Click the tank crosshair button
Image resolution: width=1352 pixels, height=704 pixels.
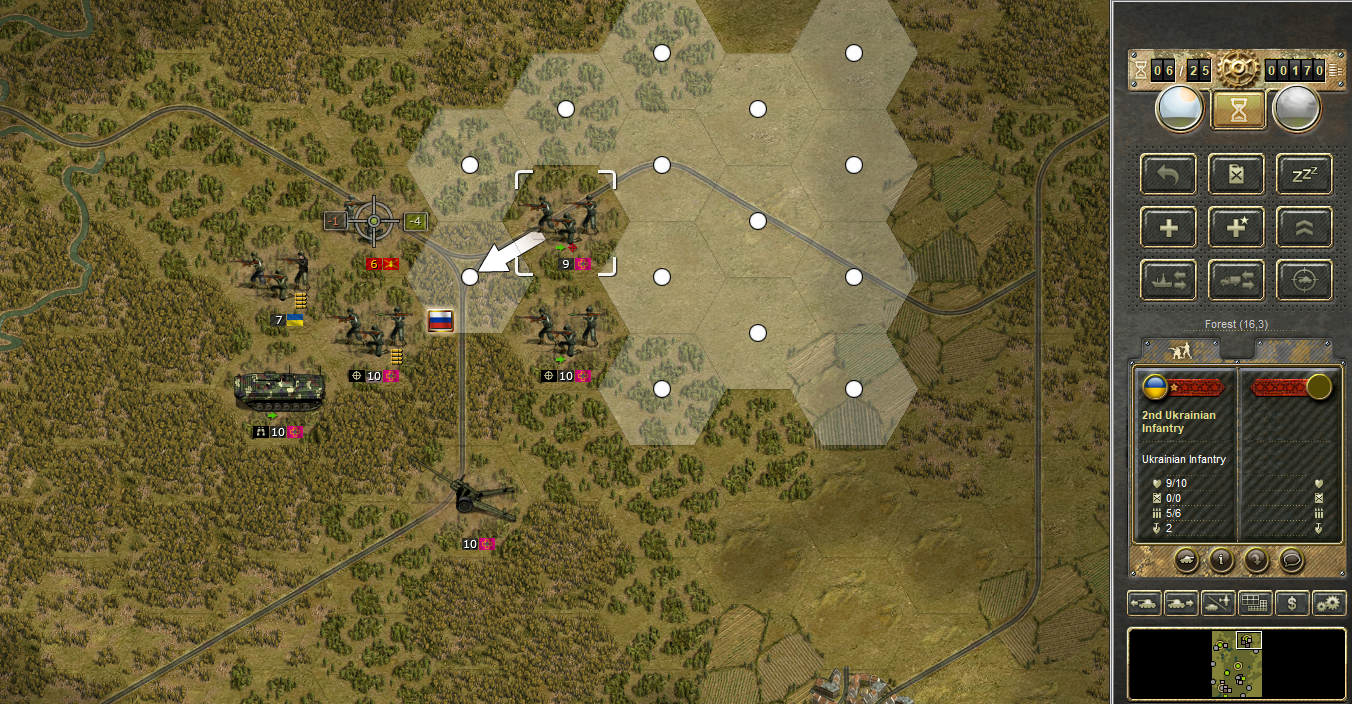tap(1304, 281)
